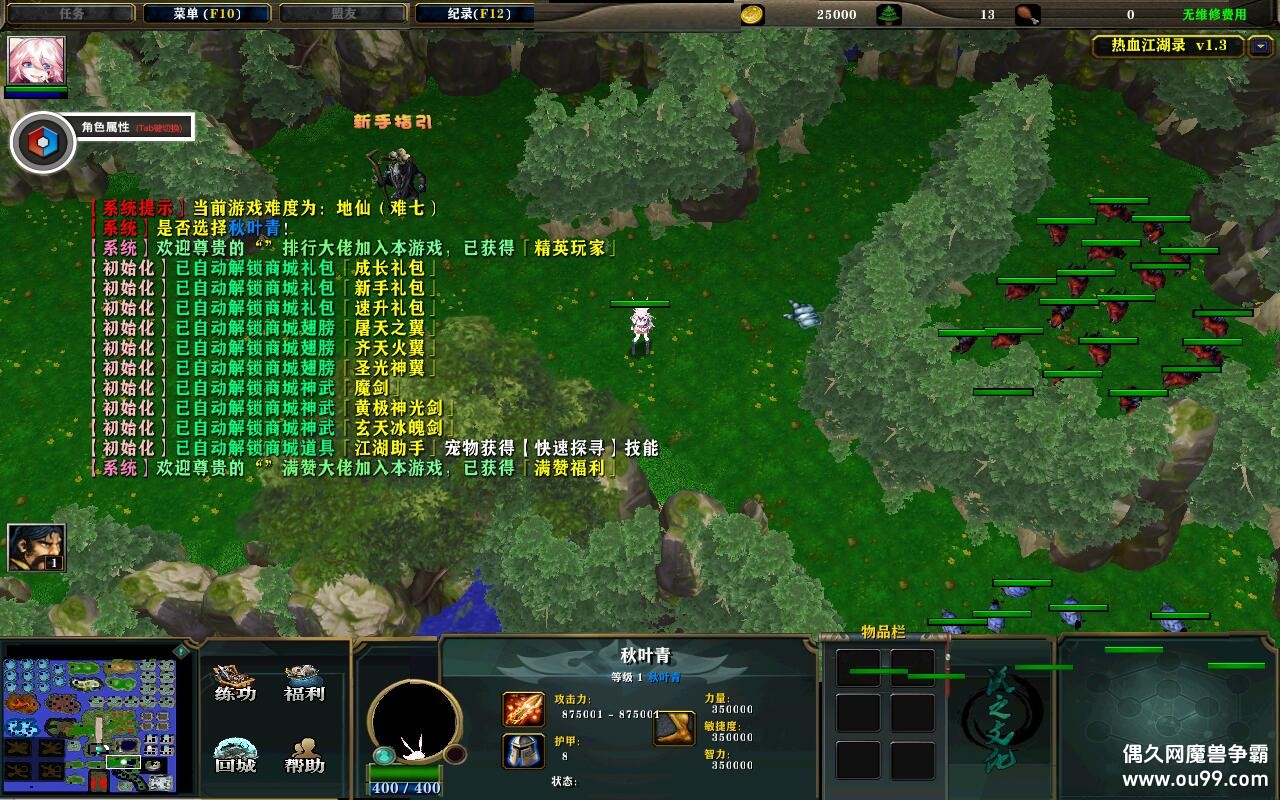Click the unit portrait circle
1280x800 pixels.
click(413, 721)
